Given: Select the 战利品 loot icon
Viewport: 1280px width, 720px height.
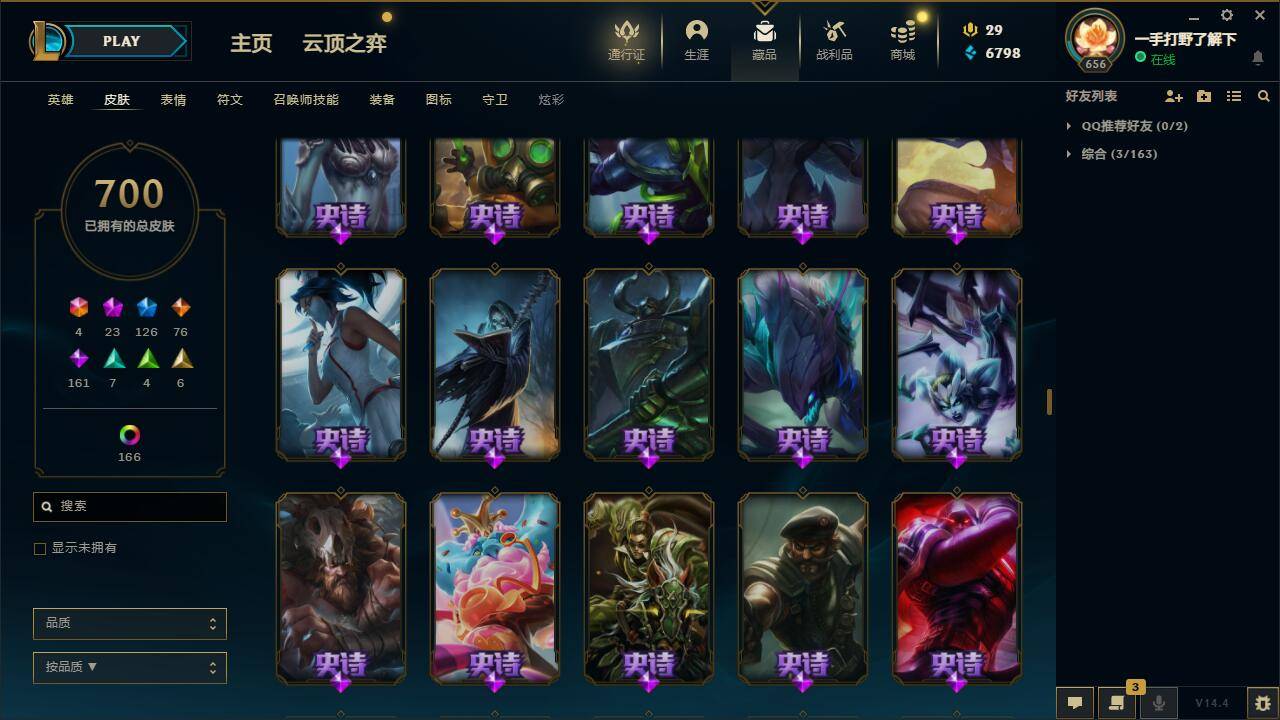Looking at the screenshot, I should (833, 40).
